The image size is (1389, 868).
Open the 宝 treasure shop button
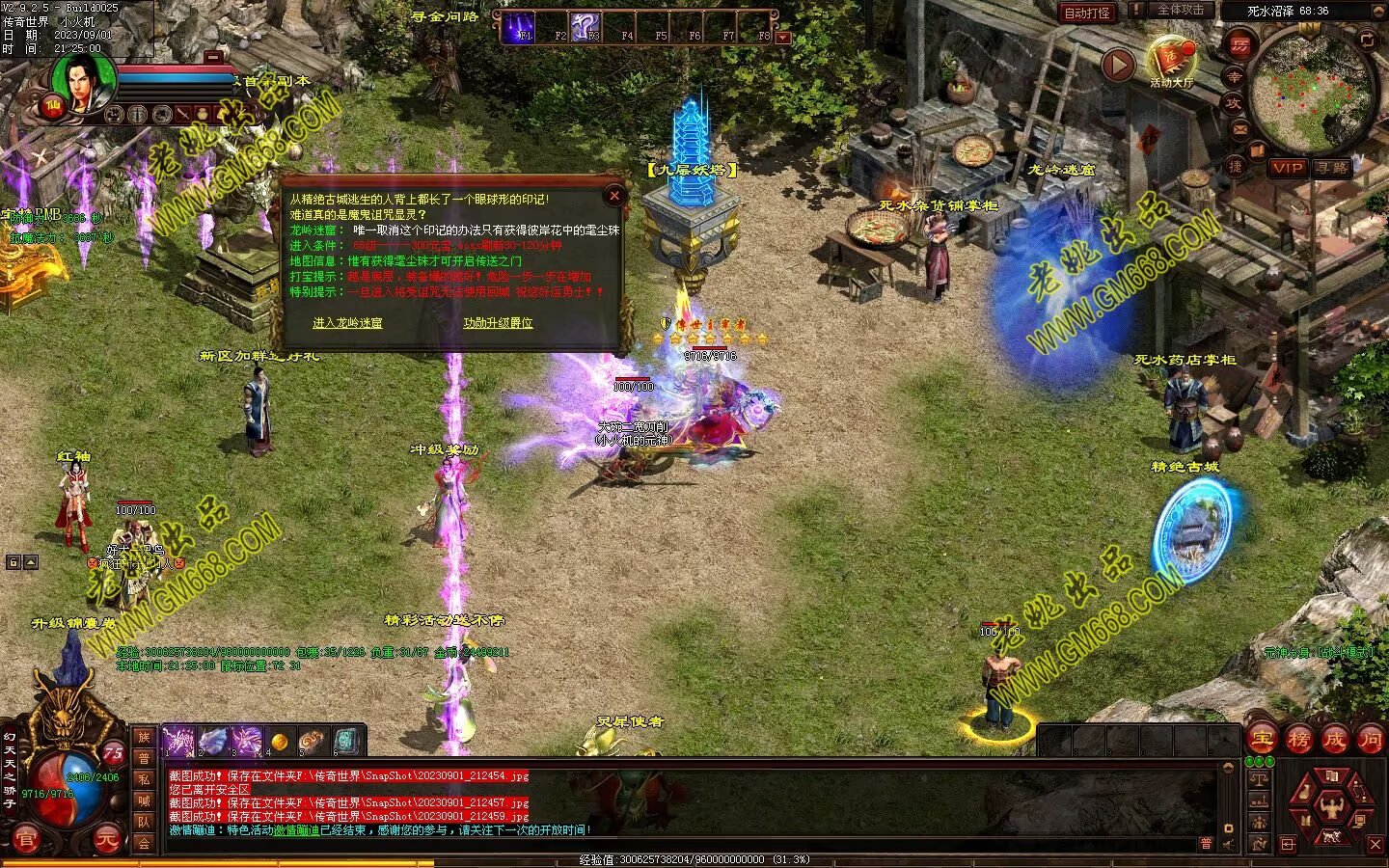pyautogui.click(x=1262, y=740)
